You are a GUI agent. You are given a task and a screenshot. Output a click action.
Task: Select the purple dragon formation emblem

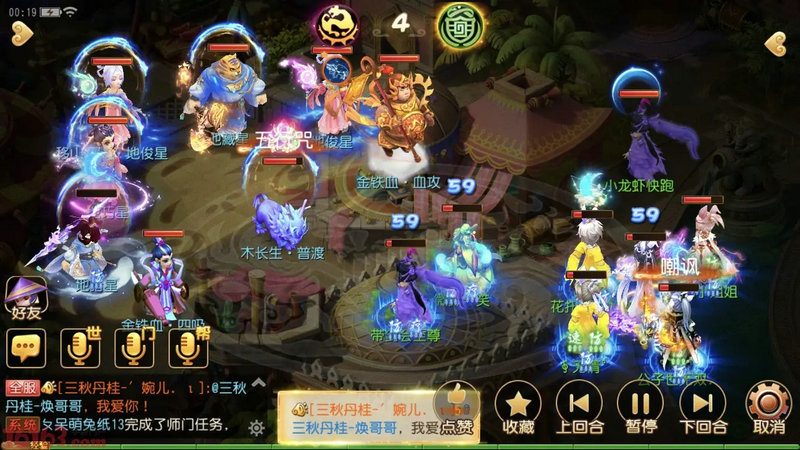332,23
